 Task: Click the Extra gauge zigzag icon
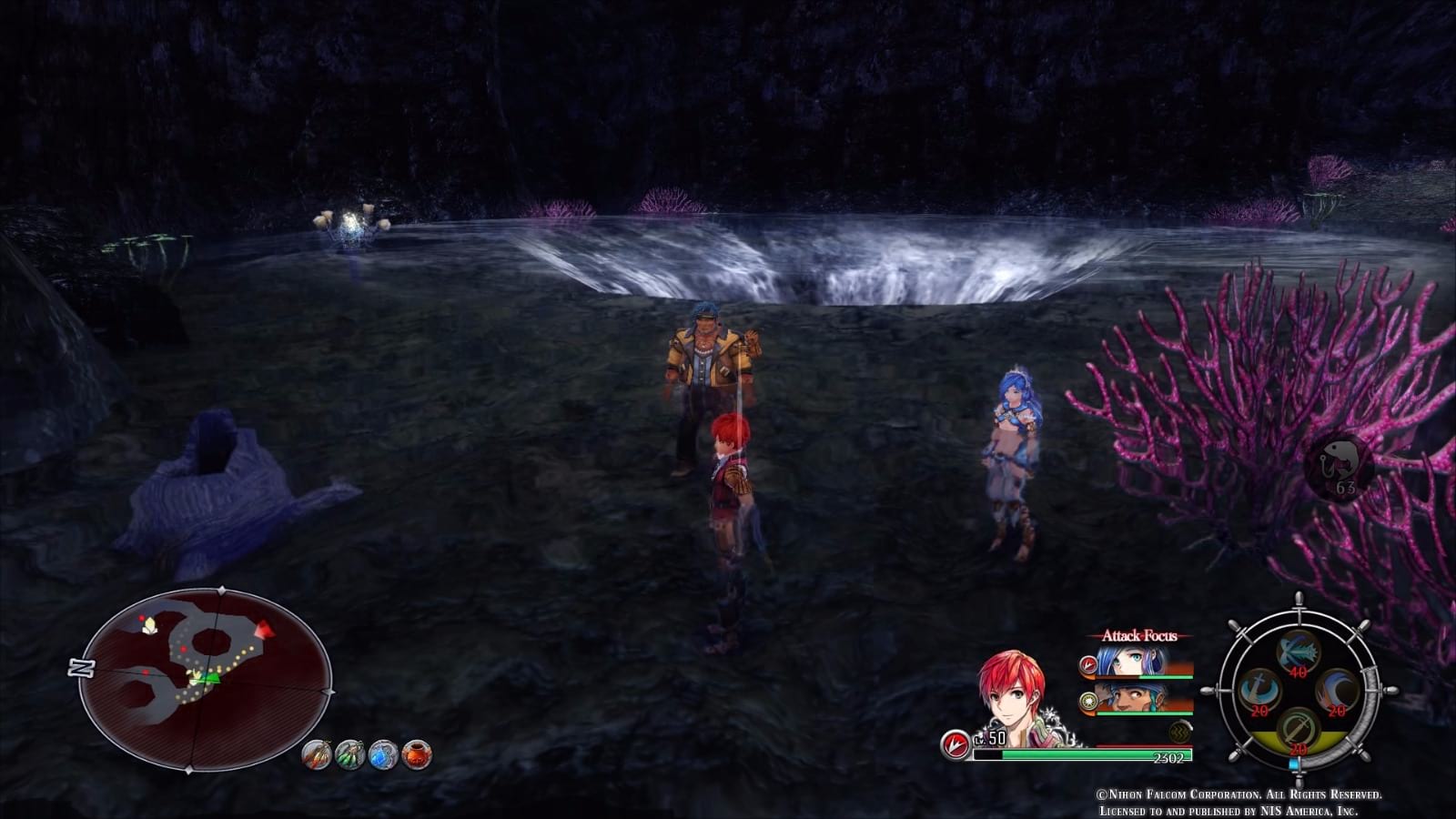(x=1178, y=731)
